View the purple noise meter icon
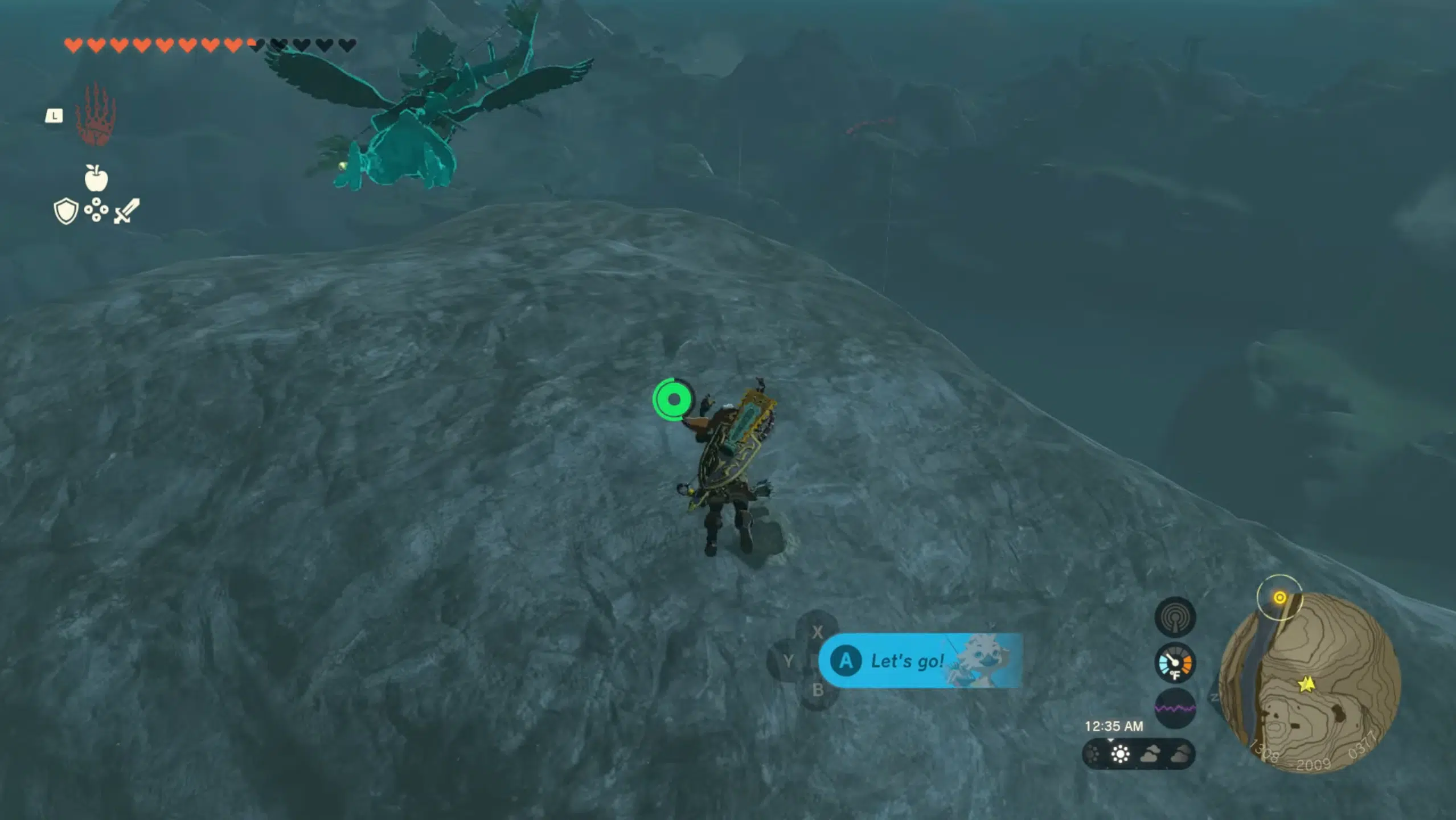 click(x=1175, y=708)
